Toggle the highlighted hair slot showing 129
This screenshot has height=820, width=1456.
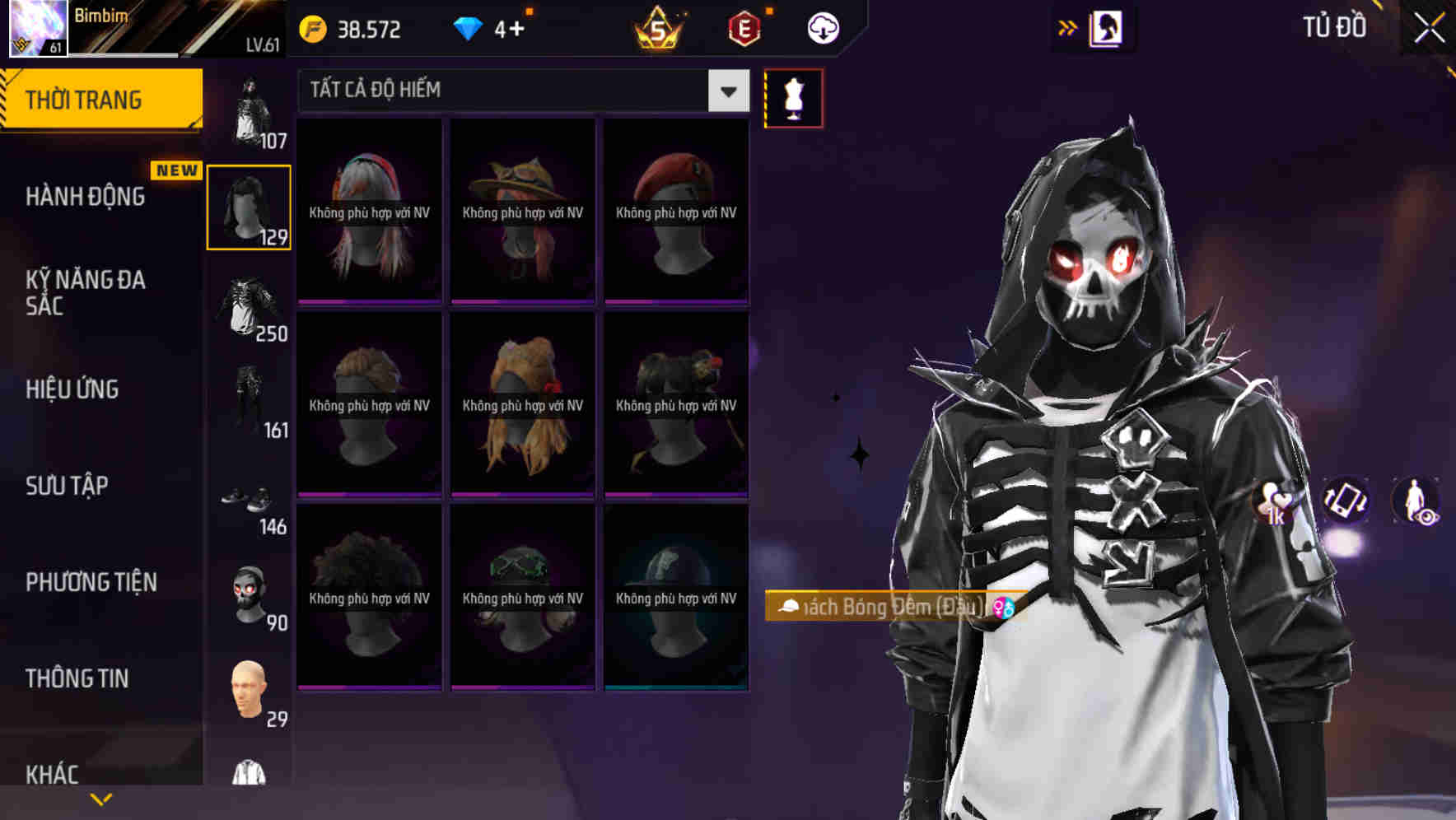coord(250,206)
